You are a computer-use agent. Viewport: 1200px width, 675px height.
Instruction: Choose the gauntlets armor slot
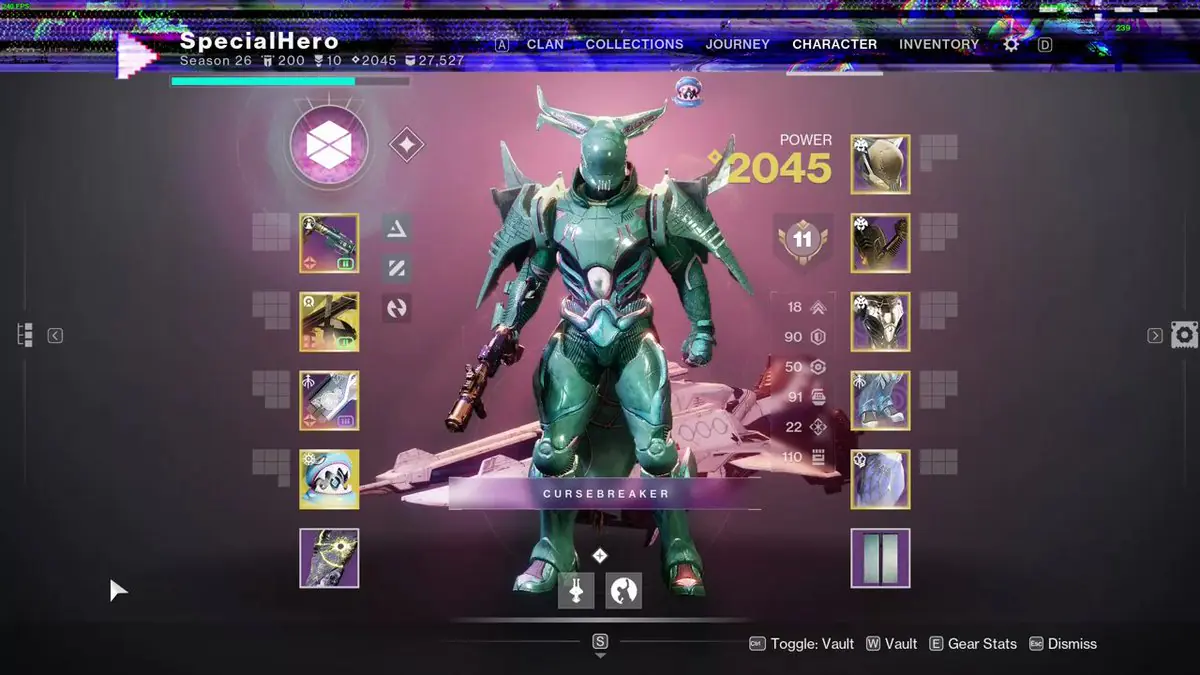coord(880,243)
